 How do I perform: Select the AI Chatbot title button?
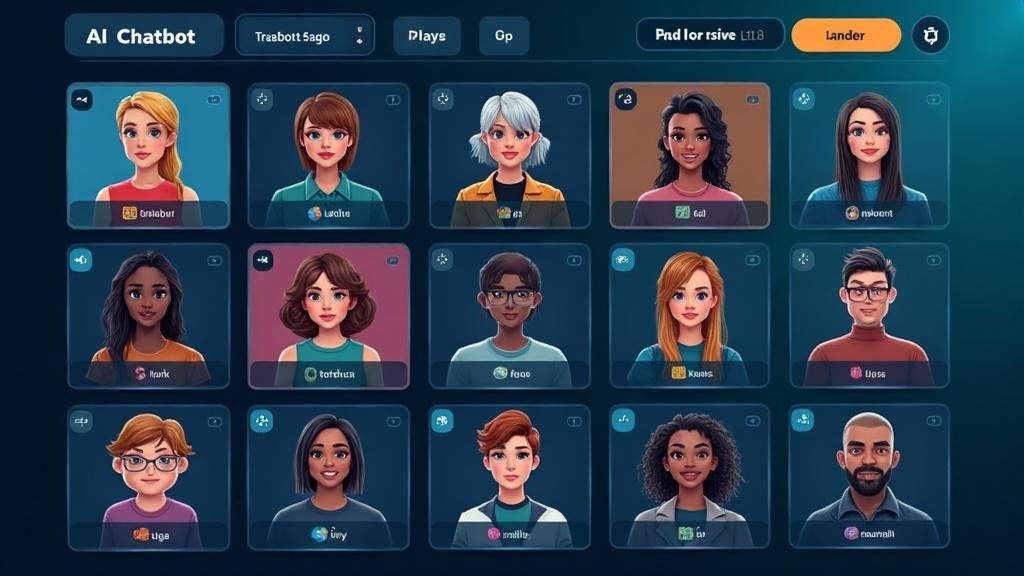coord(143,36)
